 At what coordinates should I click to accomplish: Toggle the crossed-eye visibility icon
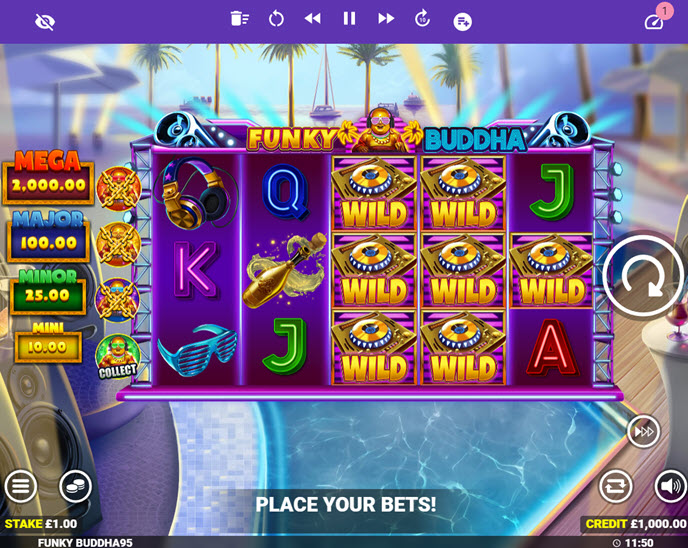tap(45, 21)
